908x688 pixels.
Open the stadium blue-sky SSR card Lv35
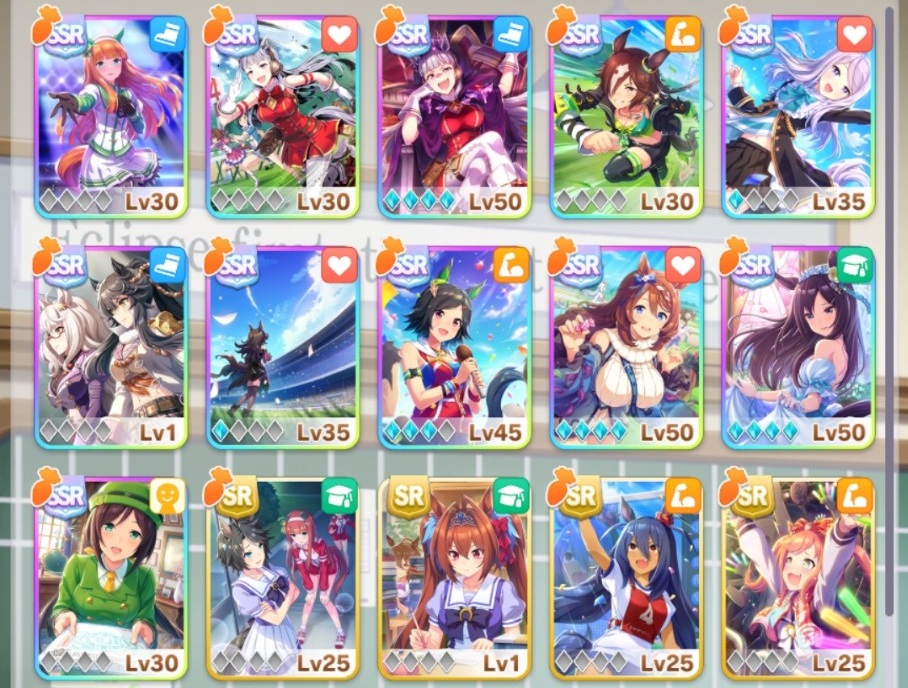(282, 345)
